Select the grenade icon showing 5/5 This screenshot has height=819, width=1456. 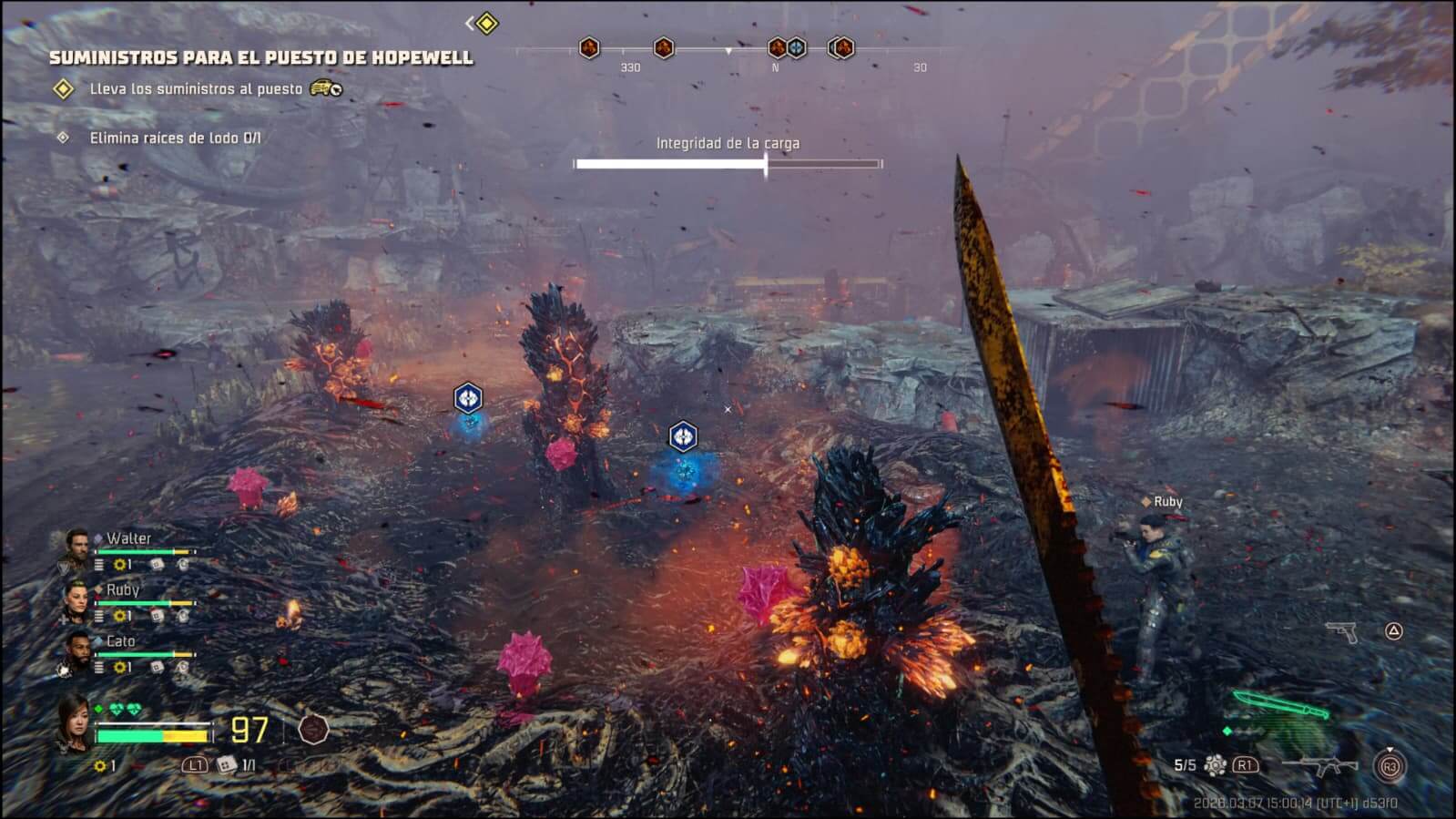1215,765
